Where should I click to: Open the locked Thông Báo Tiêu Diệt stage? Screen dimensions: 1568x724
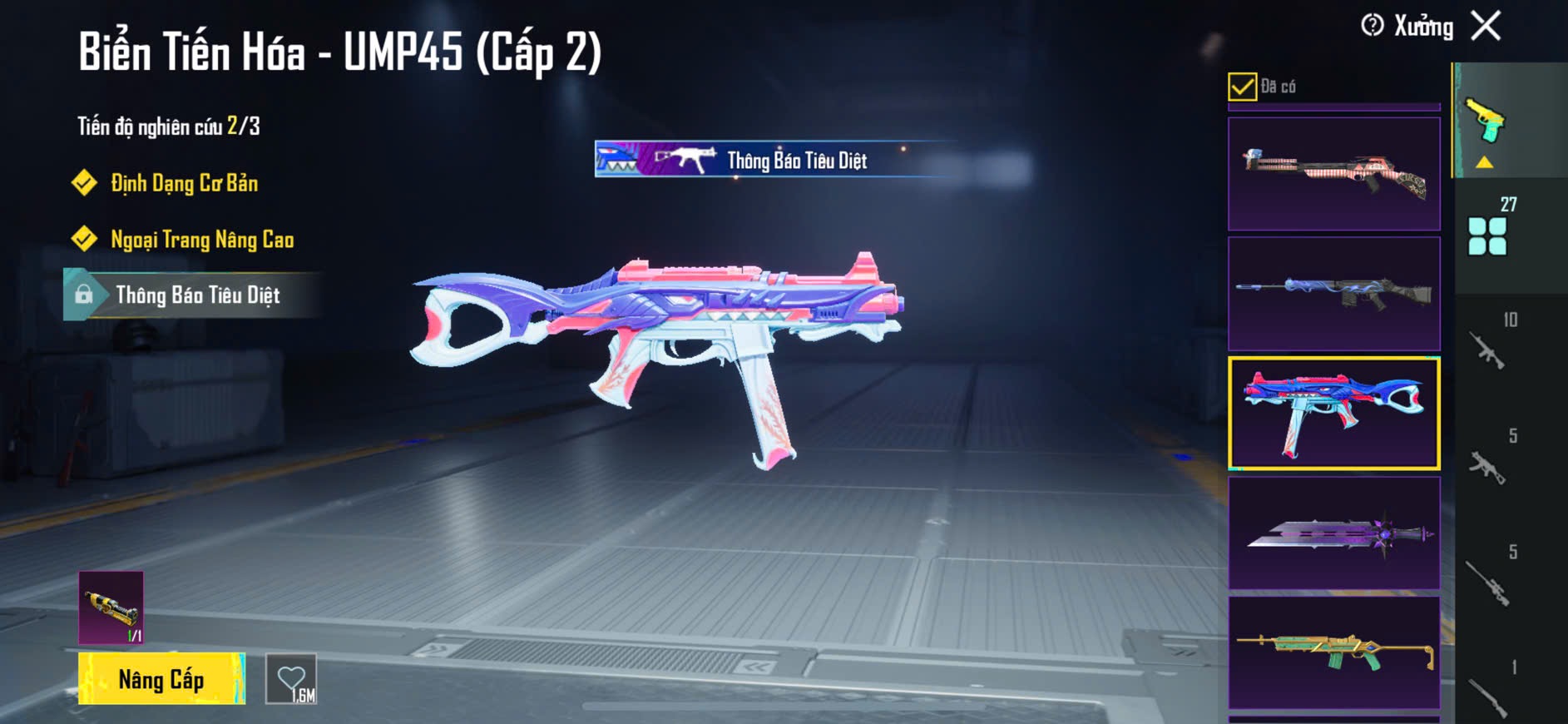pos(197,295)
